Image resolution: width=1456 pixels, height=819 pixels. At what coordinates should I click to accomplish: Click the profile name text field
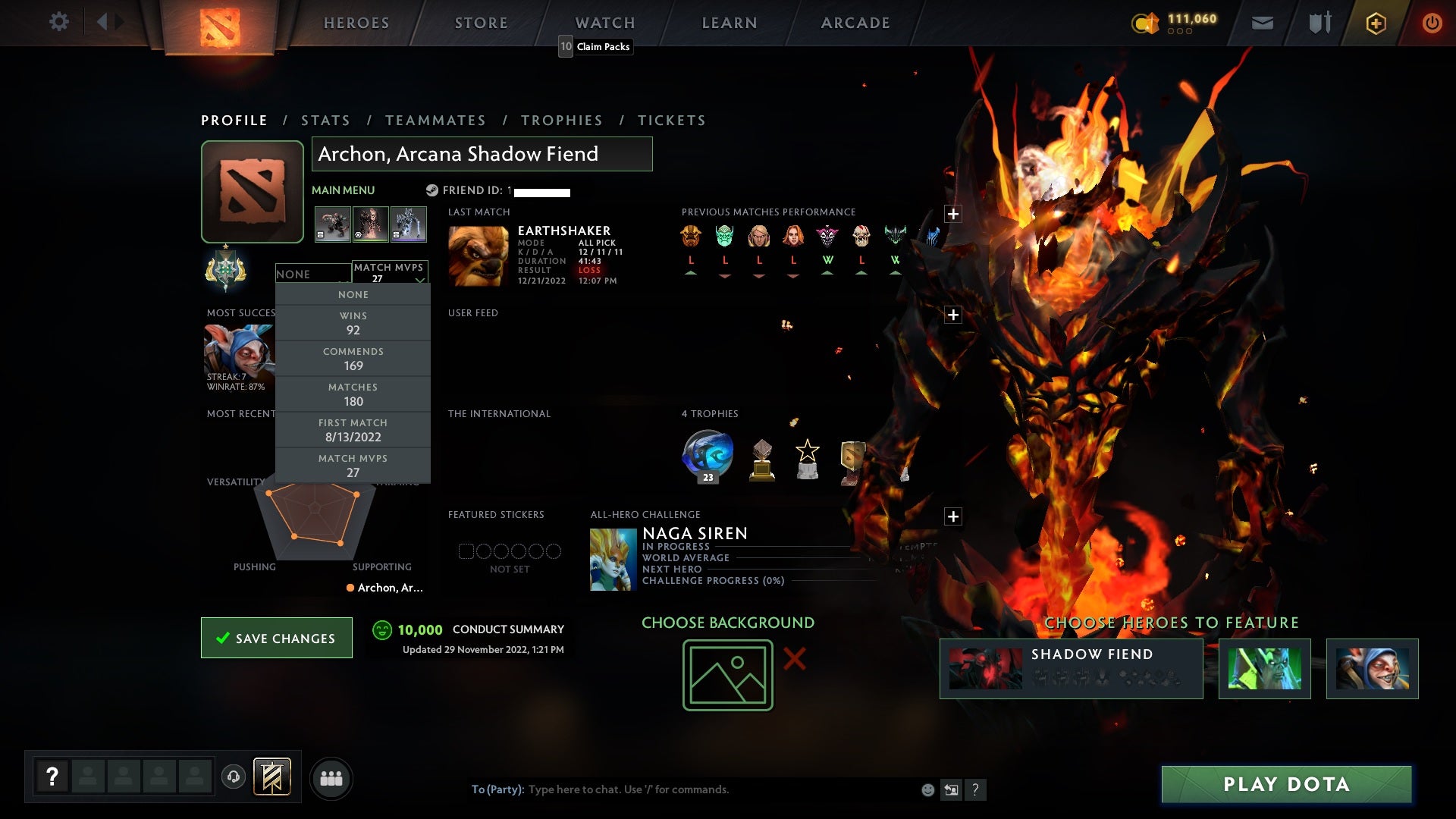click(482, 154)
